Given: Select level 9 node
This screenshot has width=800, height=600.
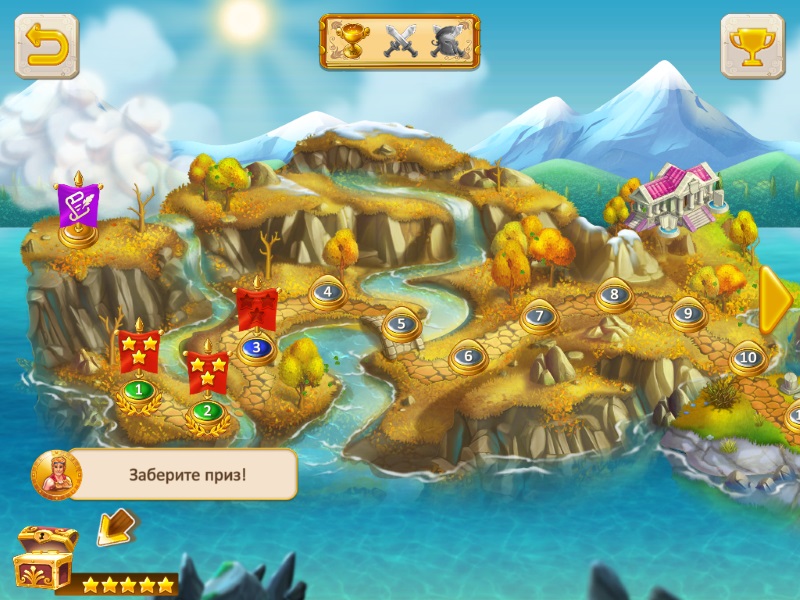Looking at the screenshot, I should point(688,313).
